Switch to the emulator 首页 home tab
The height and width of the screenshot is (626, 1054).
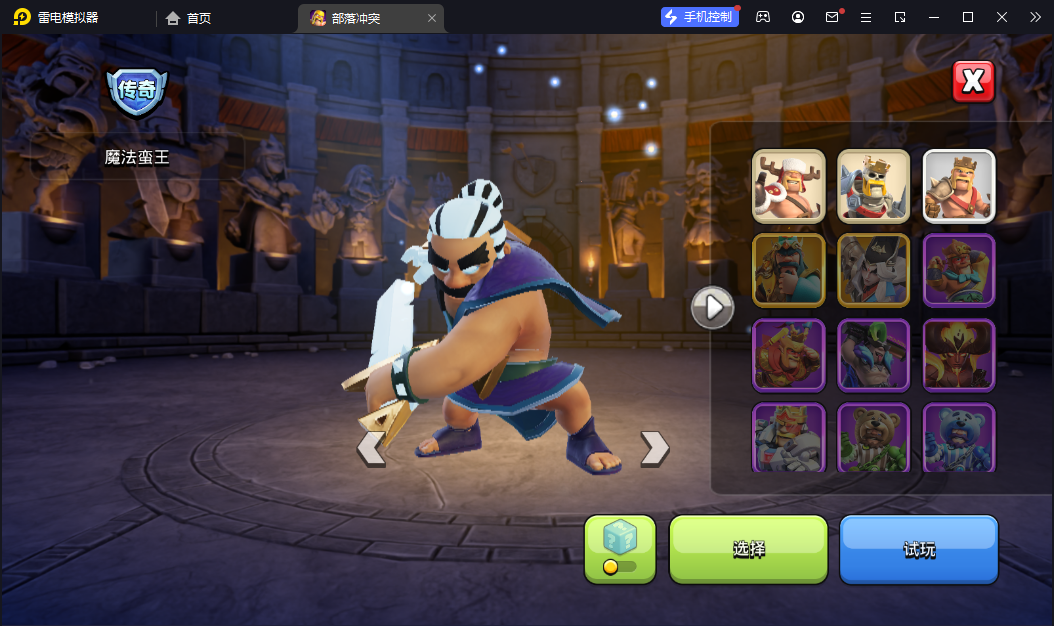(189, 18)
